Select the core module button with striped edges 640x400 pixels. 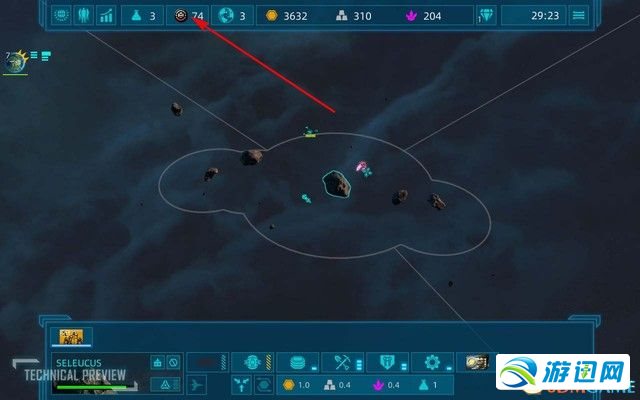pyautogui.click(x=251, y=362)
